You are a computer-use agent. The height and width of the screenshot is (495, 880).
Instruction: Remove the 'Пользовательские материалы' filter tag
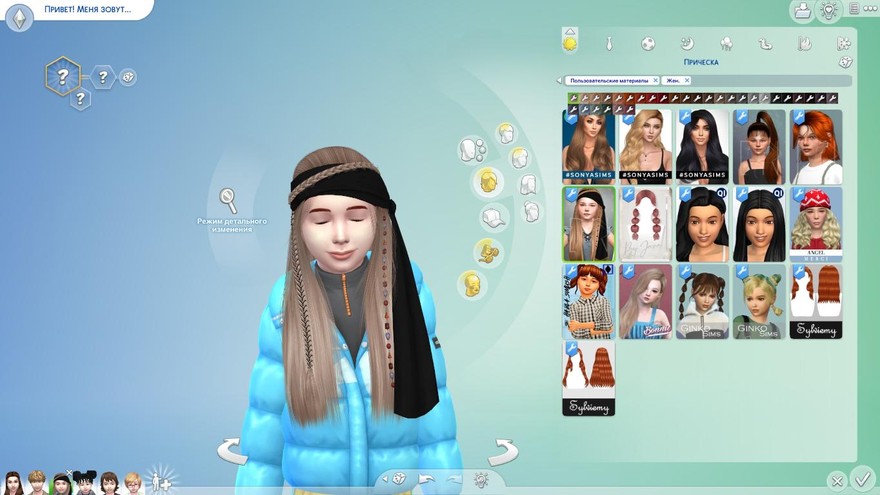(655, 80)
